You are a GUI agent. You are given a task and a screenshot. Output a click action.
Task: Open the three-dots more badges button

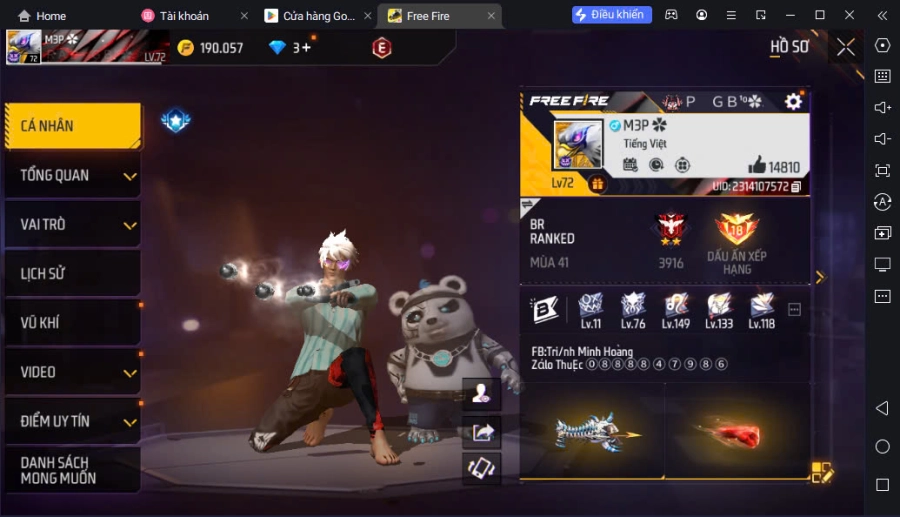[x=794, y=310]
